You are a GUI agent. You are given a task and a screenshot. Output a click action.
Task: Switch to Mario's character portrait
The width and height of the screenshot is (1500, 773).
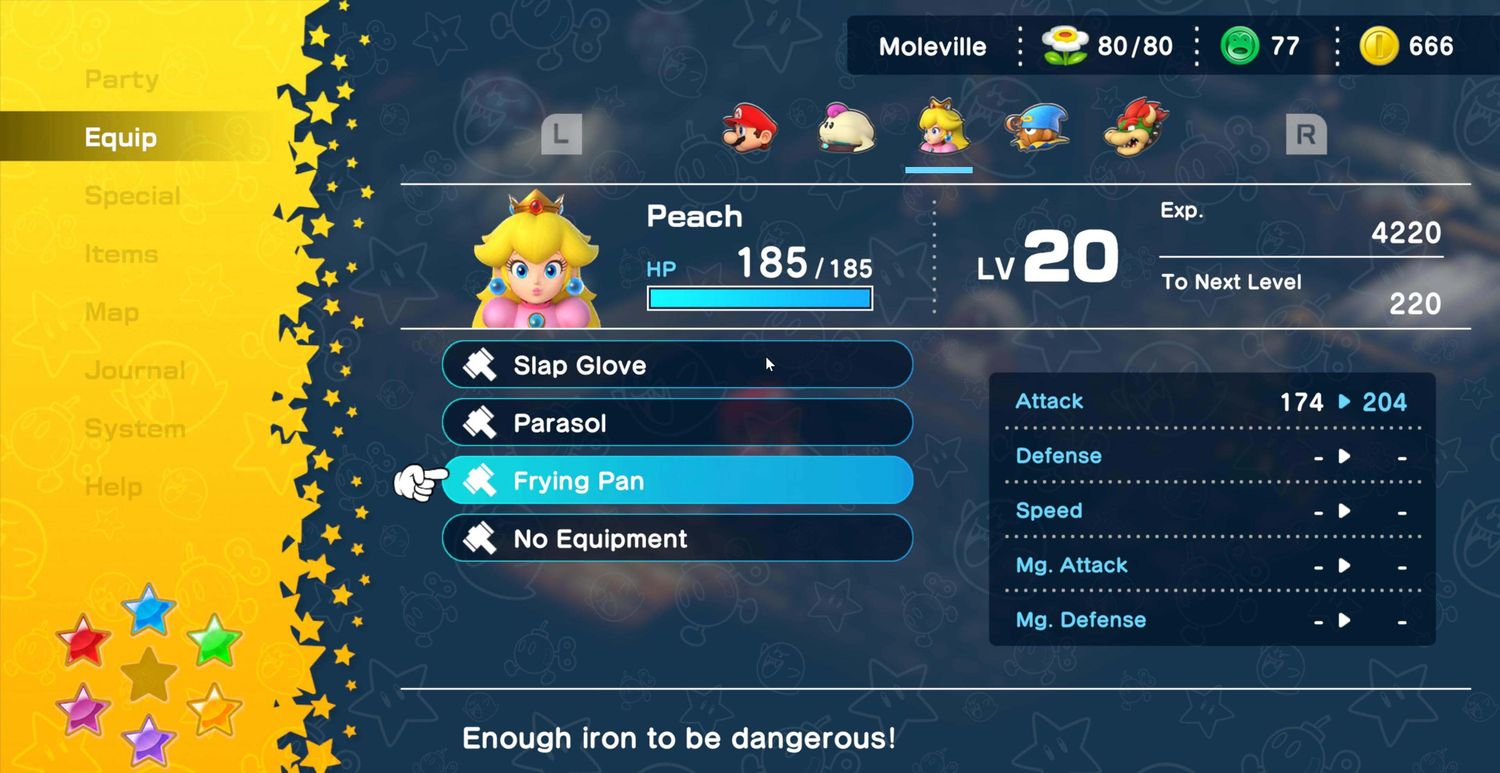coord(749,128)
